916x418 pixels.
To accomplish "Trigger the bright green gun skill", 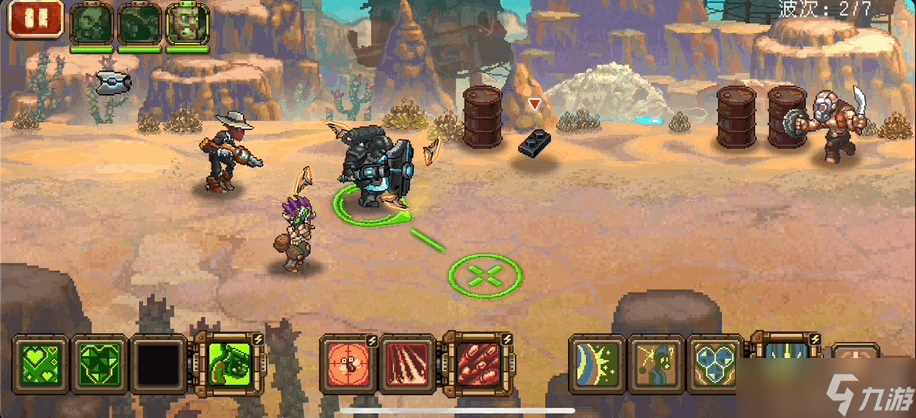I will 229,363.
